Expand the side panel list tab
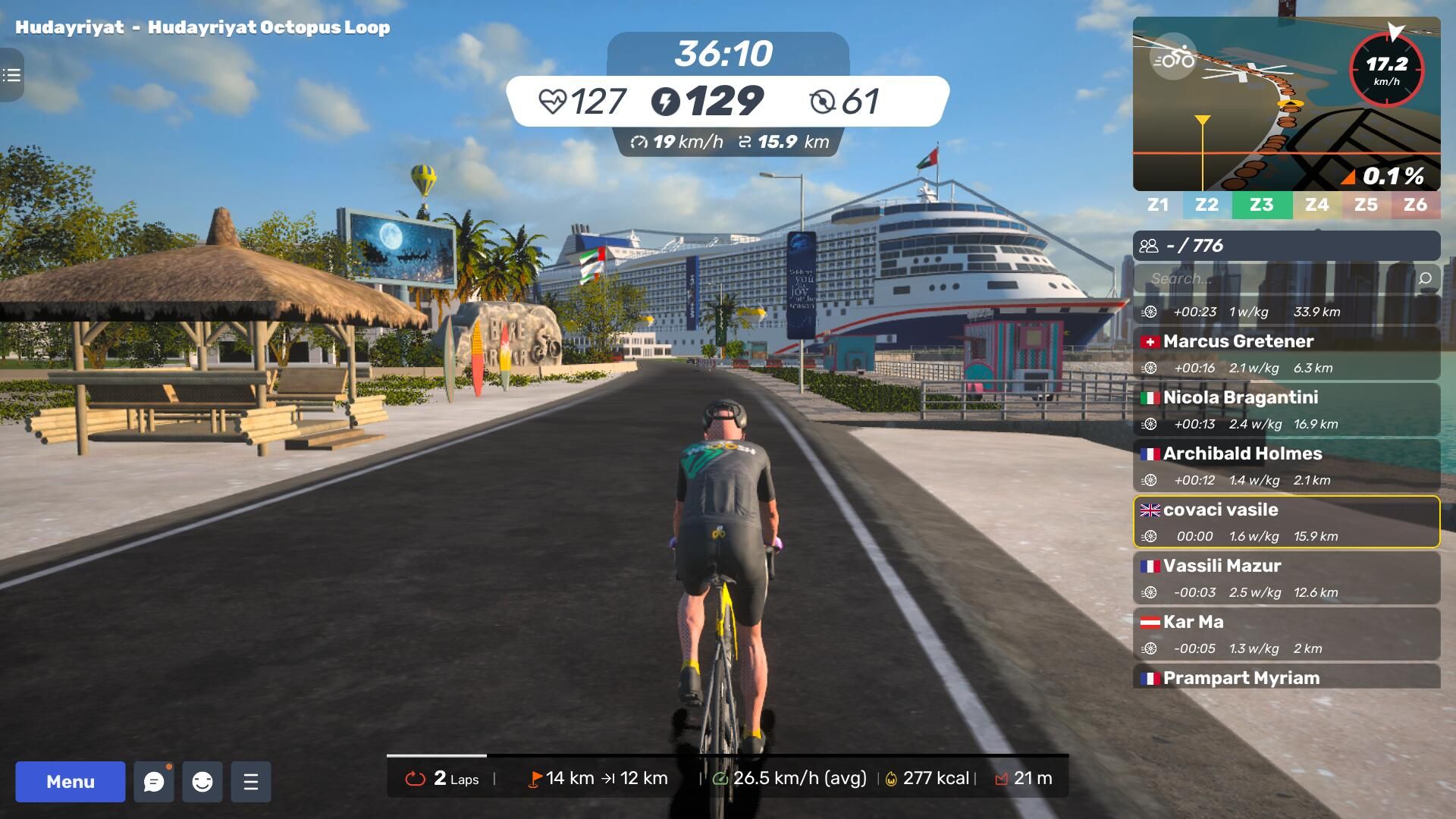The image size is (1456, 819). (11, 75)
